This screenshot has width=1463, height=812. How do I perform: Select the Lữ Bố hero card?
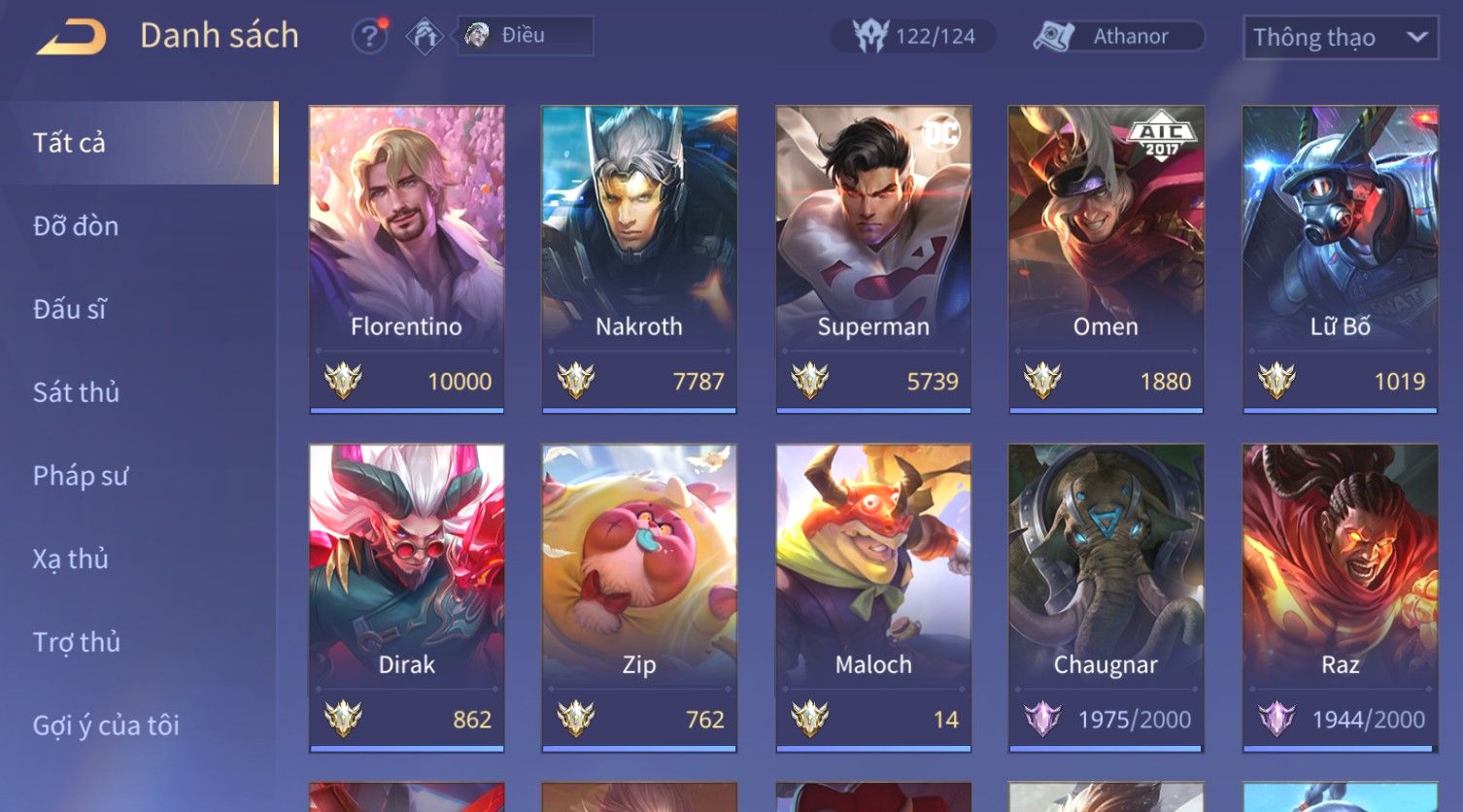[x=1340, y=258]
